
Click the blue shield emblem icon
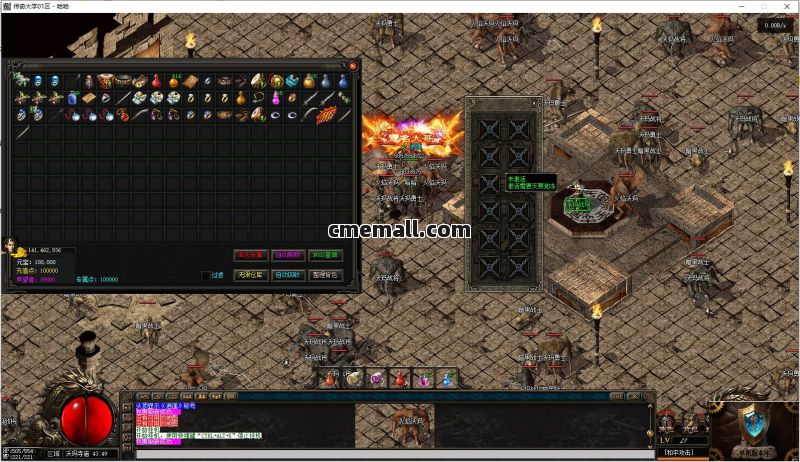pos(754,424)
